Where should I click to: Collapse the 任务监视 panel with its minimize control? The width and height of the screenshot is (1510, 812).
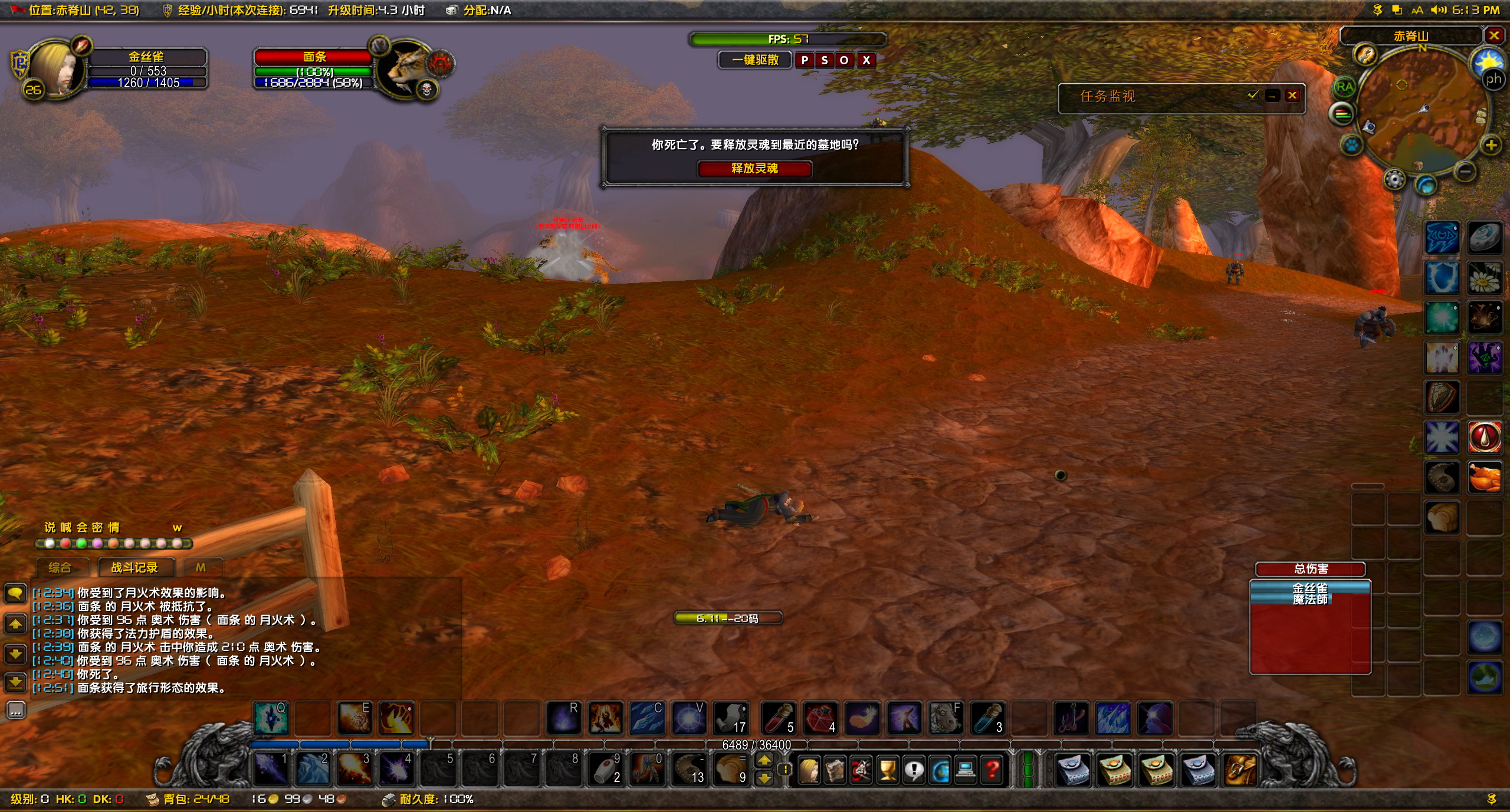pyautogui.click(x=1274, y=96)
